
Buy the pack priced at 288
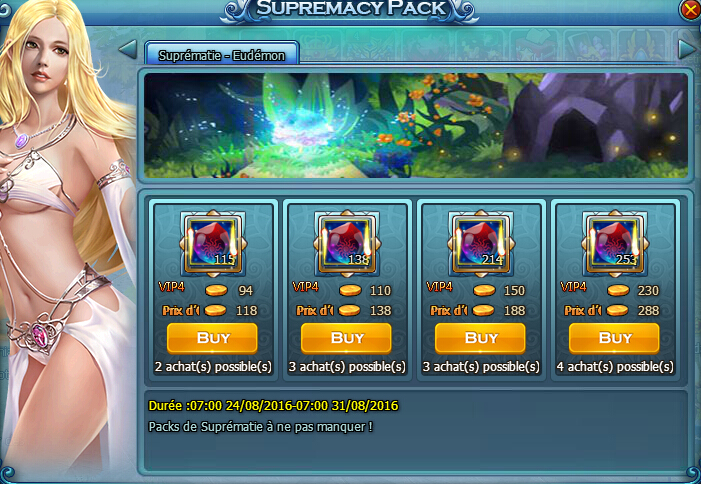point(615,338)
